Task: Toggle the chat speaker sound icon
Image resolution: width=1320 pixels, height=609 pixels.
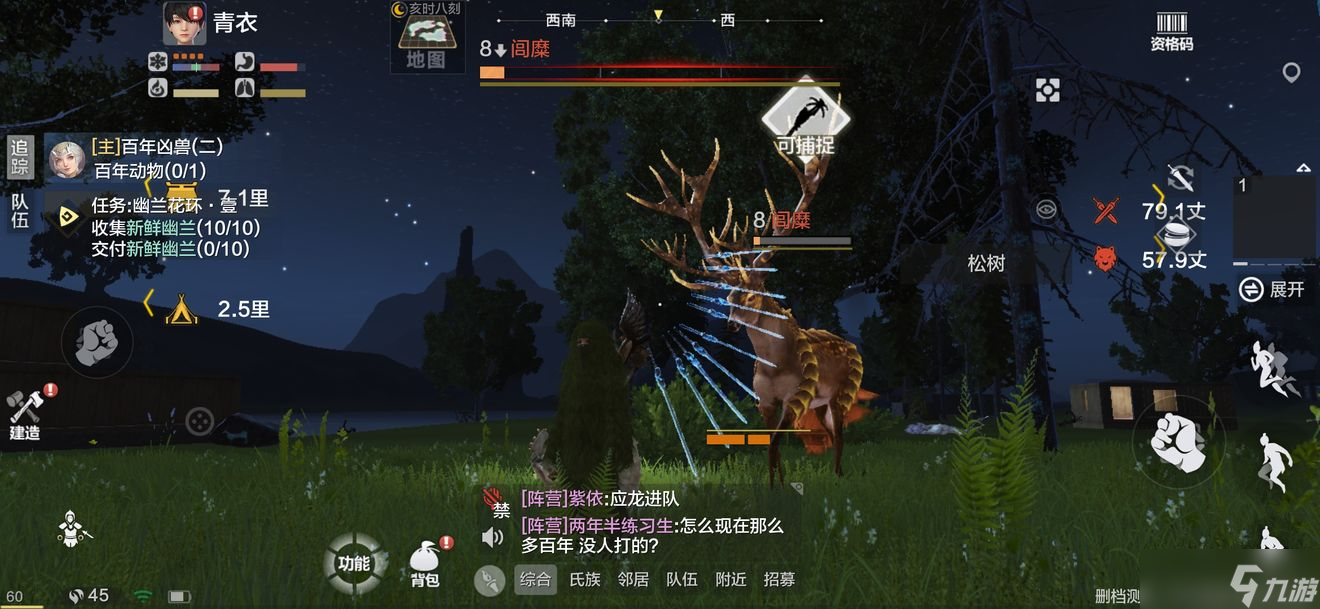Action: tap(492, 538)
